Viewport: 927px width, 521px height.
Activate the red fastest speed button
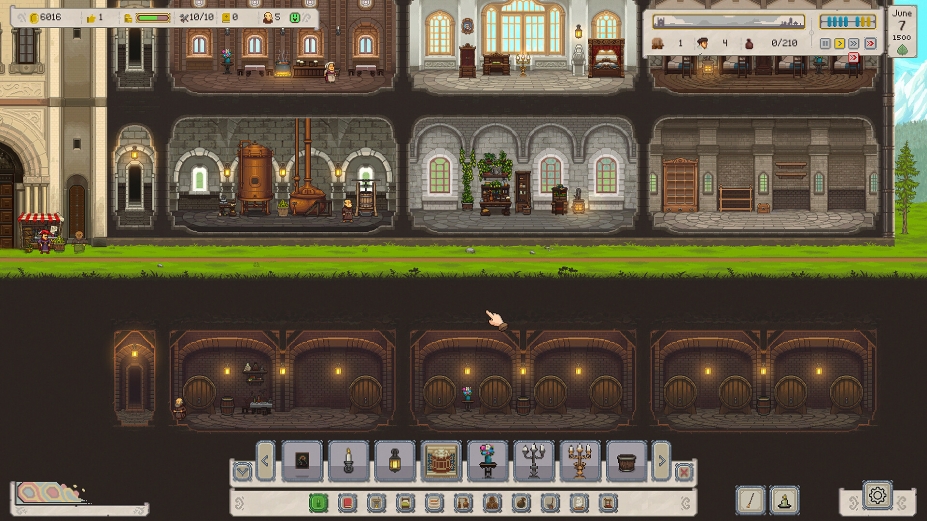point(870,44)
